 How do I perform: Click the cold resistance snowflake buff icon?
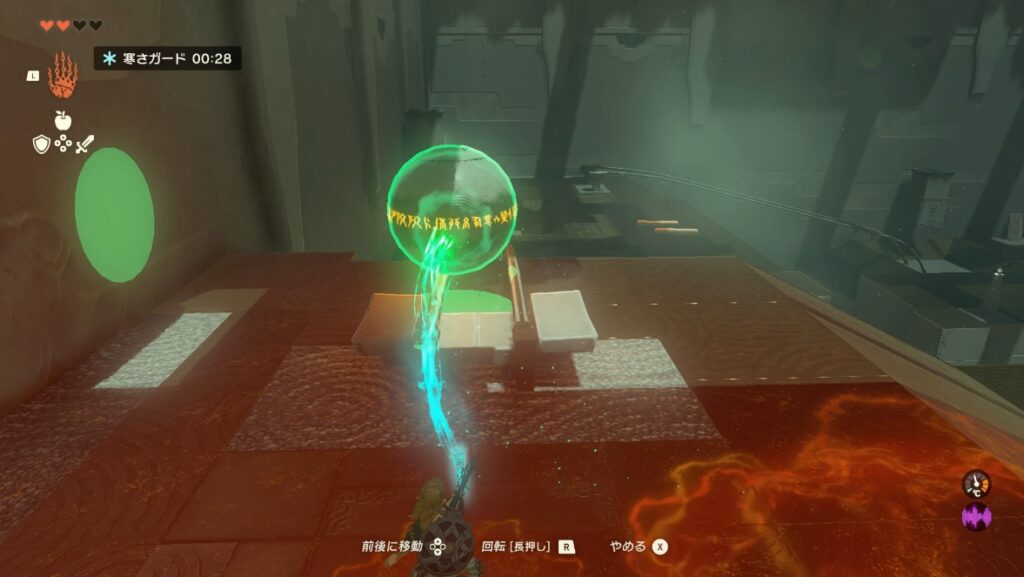click(110, 59)
